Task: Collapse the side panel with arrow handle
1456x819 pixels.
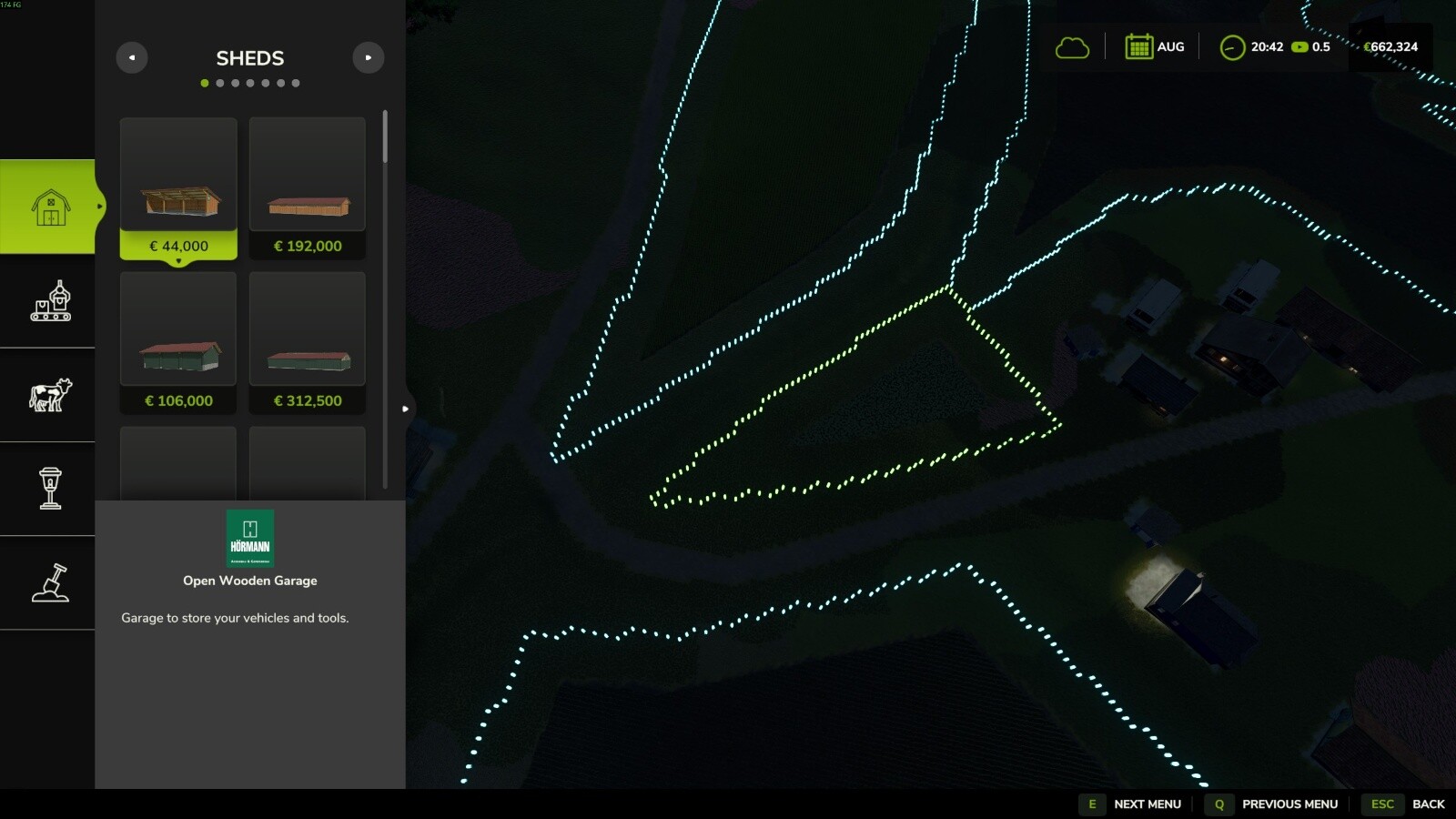Action: point(406,409)
